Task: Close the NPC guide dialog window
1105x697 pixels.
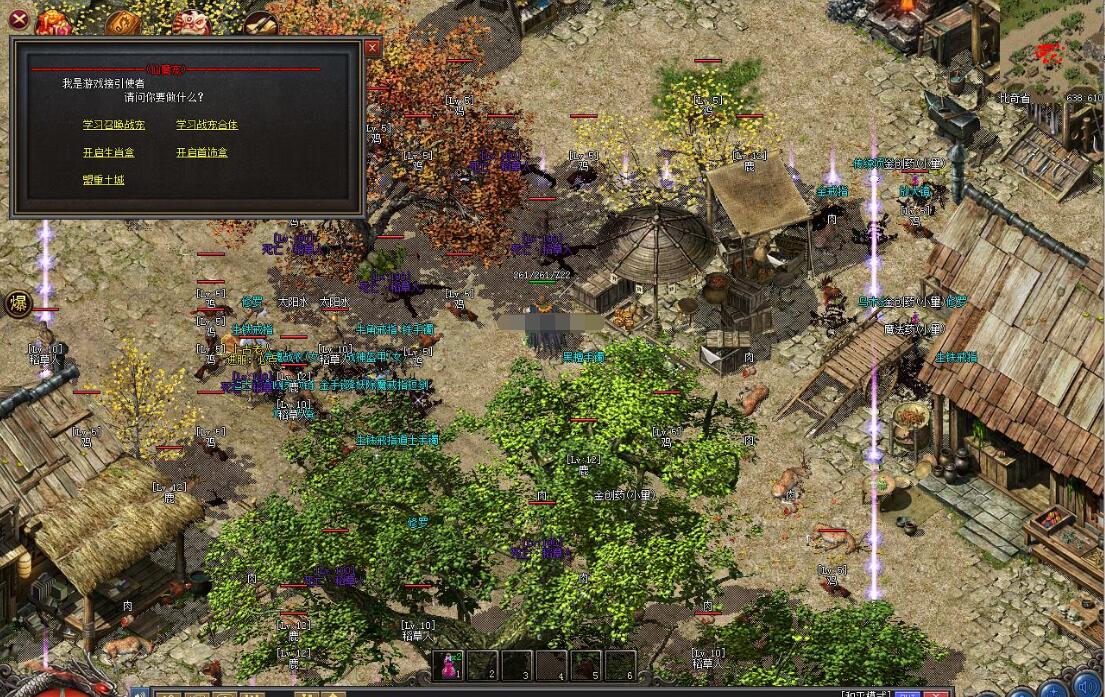Action: click(x=372, y=47)
